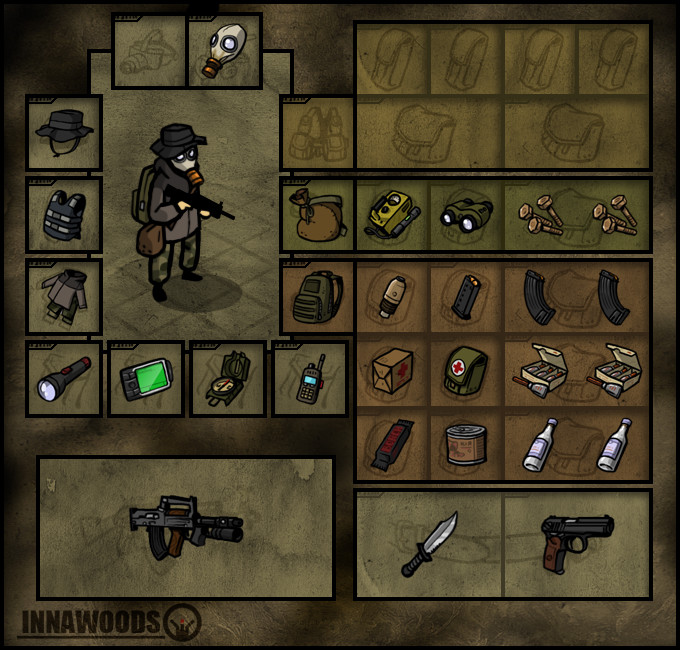680x650 pixels.
Task: Pick the combat knife slot
Action: (429, 544)
